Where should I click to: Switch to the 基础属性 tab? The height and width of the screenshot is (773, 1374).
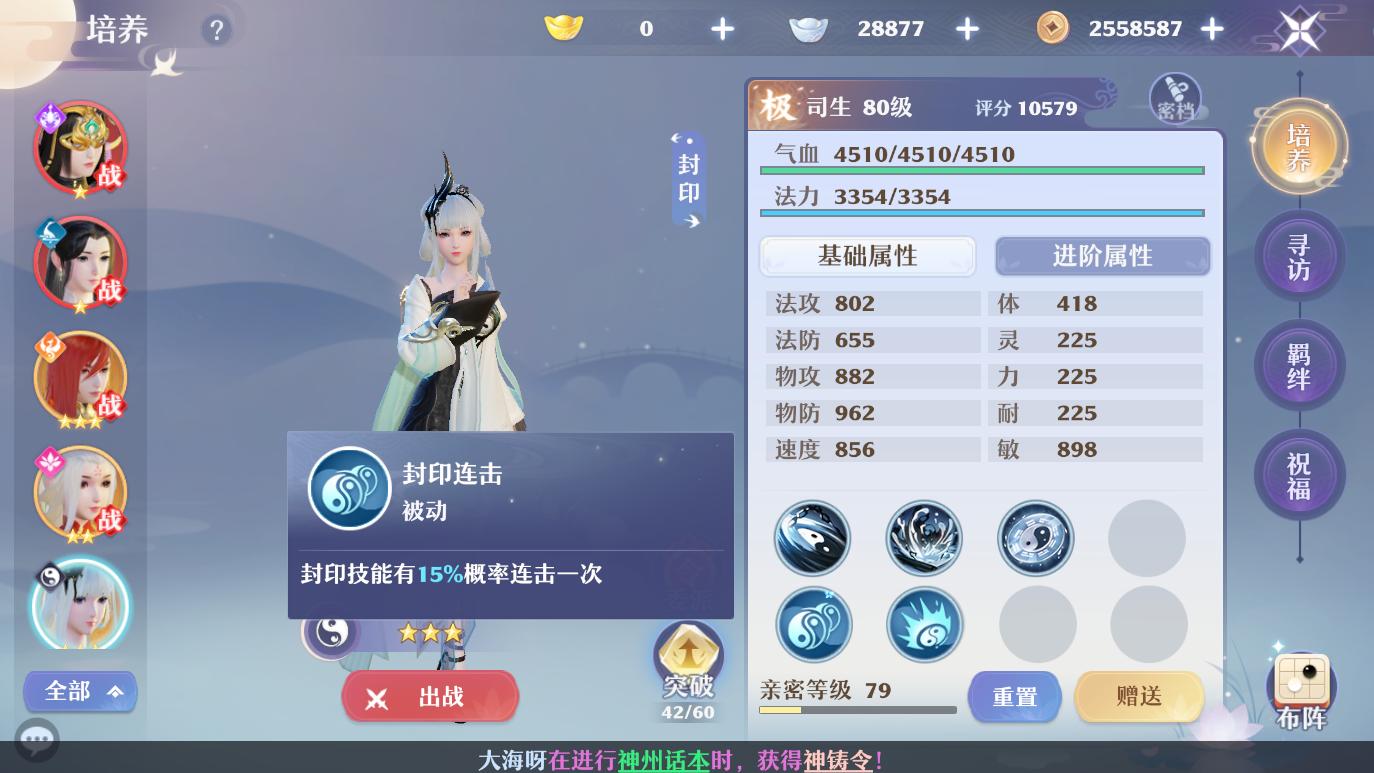coord(867,256)
